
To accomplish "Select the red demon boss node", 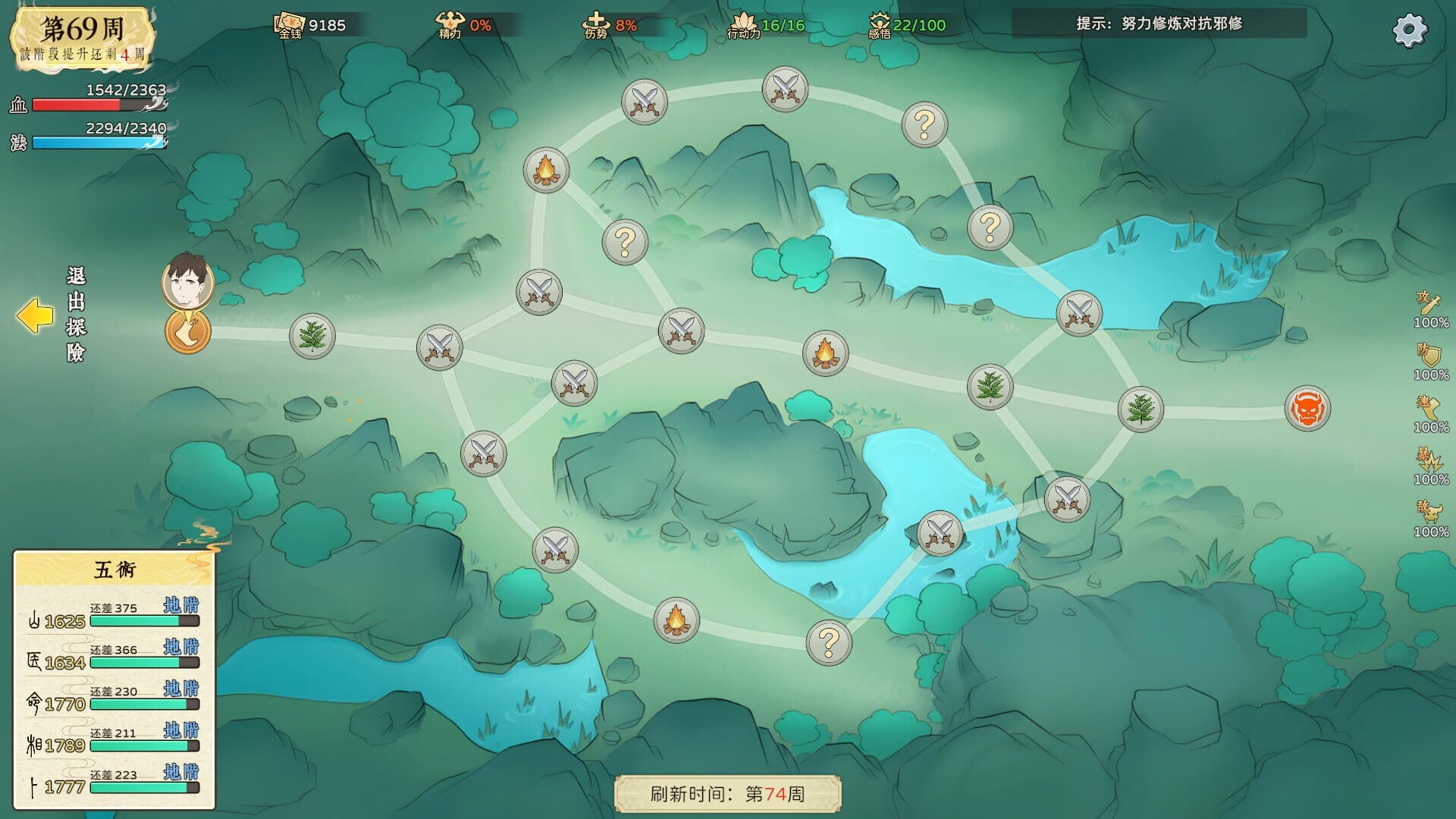I will pyautogui.click(x=1307, y=409).
